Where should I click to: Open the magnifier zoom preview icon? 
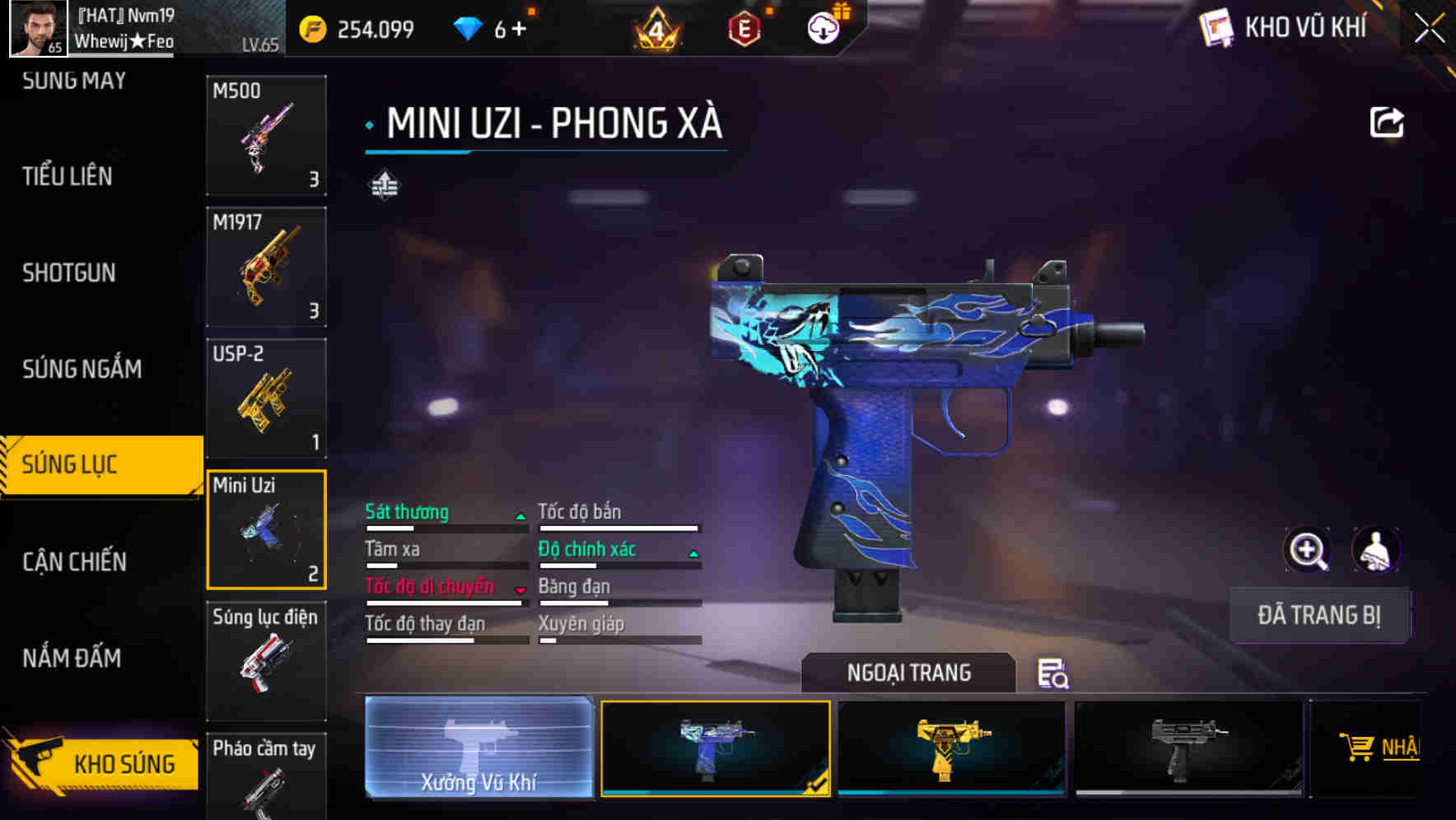(1309, 550)
